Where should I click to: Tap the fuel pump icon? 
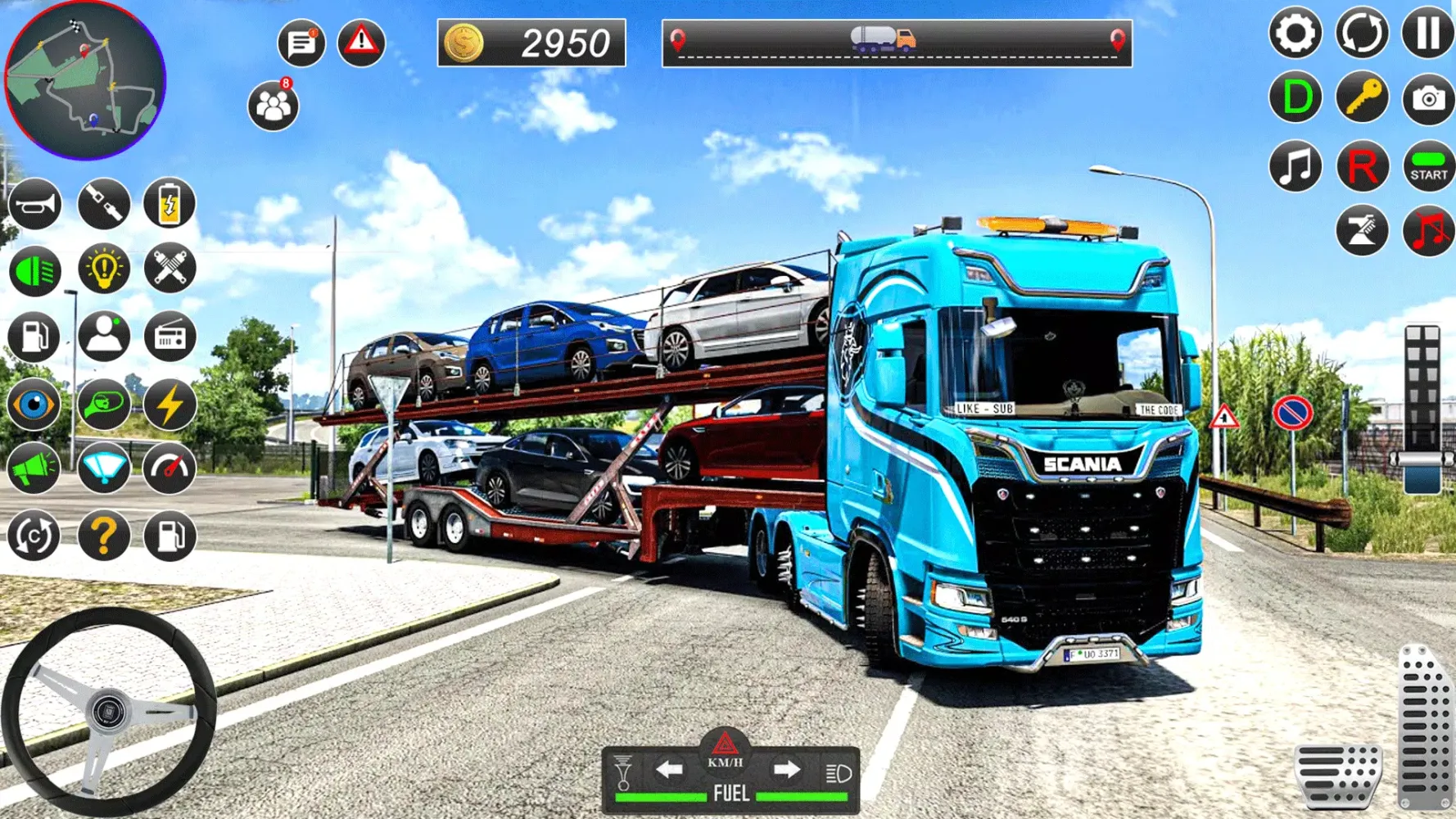click(x=33, y=337)
